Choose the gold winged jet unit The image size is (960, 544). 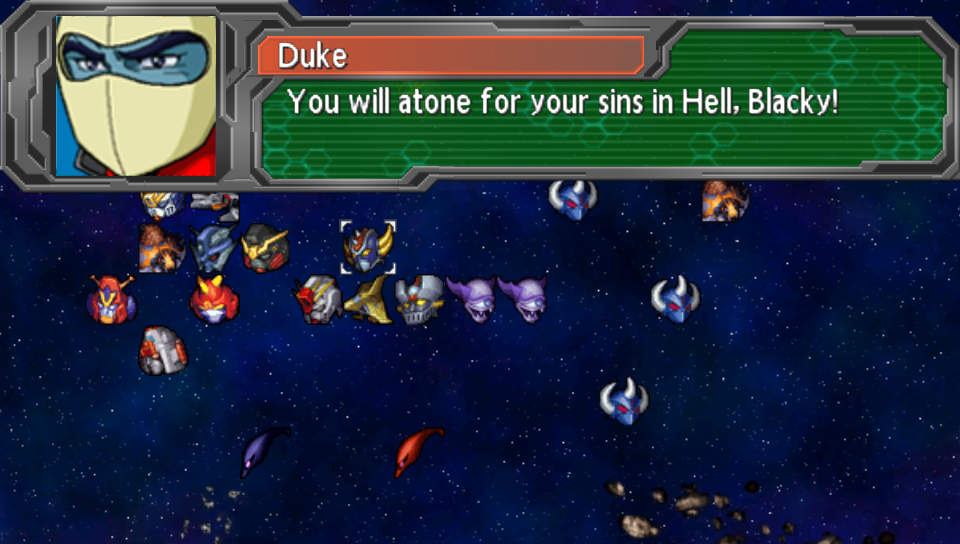pos(367,300)
